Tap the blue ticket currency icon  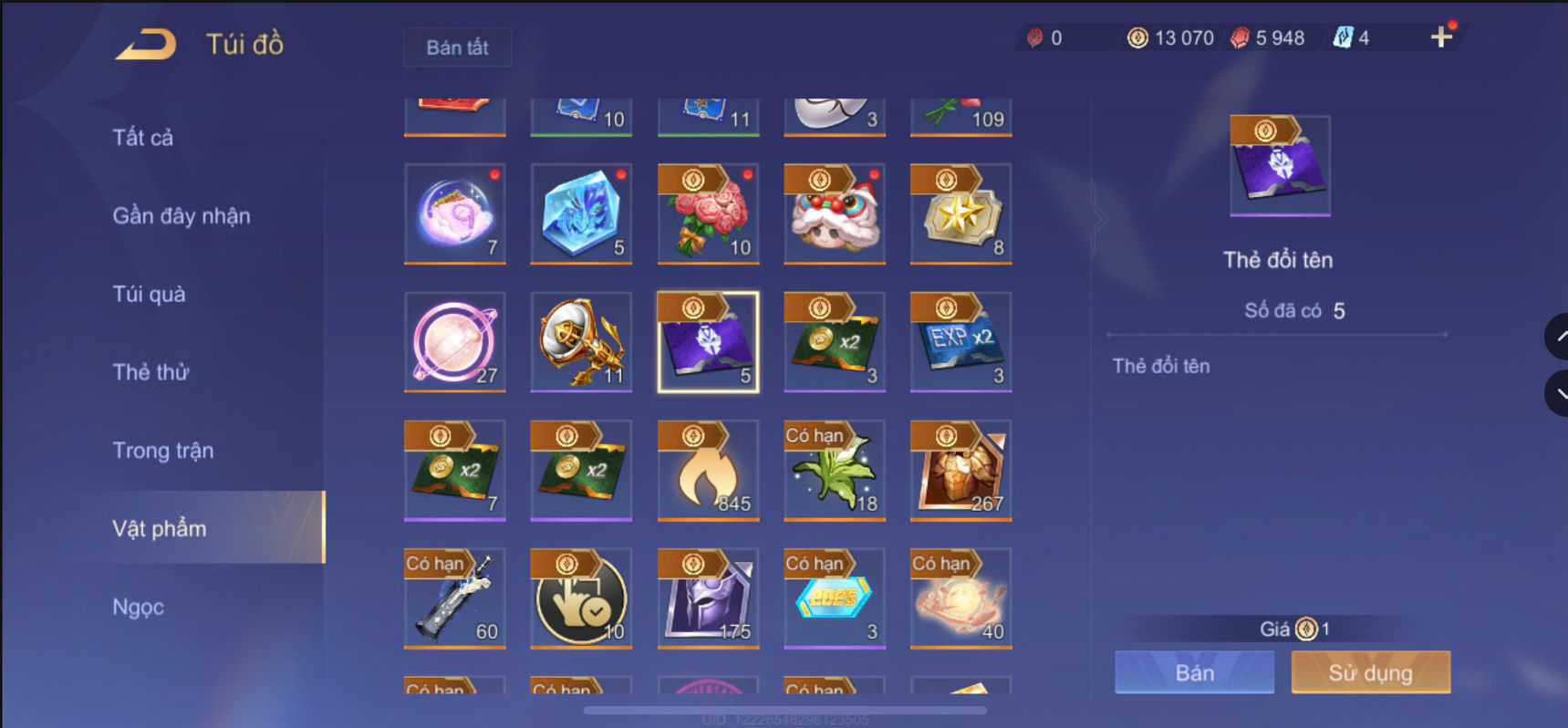pos(1345,37)
